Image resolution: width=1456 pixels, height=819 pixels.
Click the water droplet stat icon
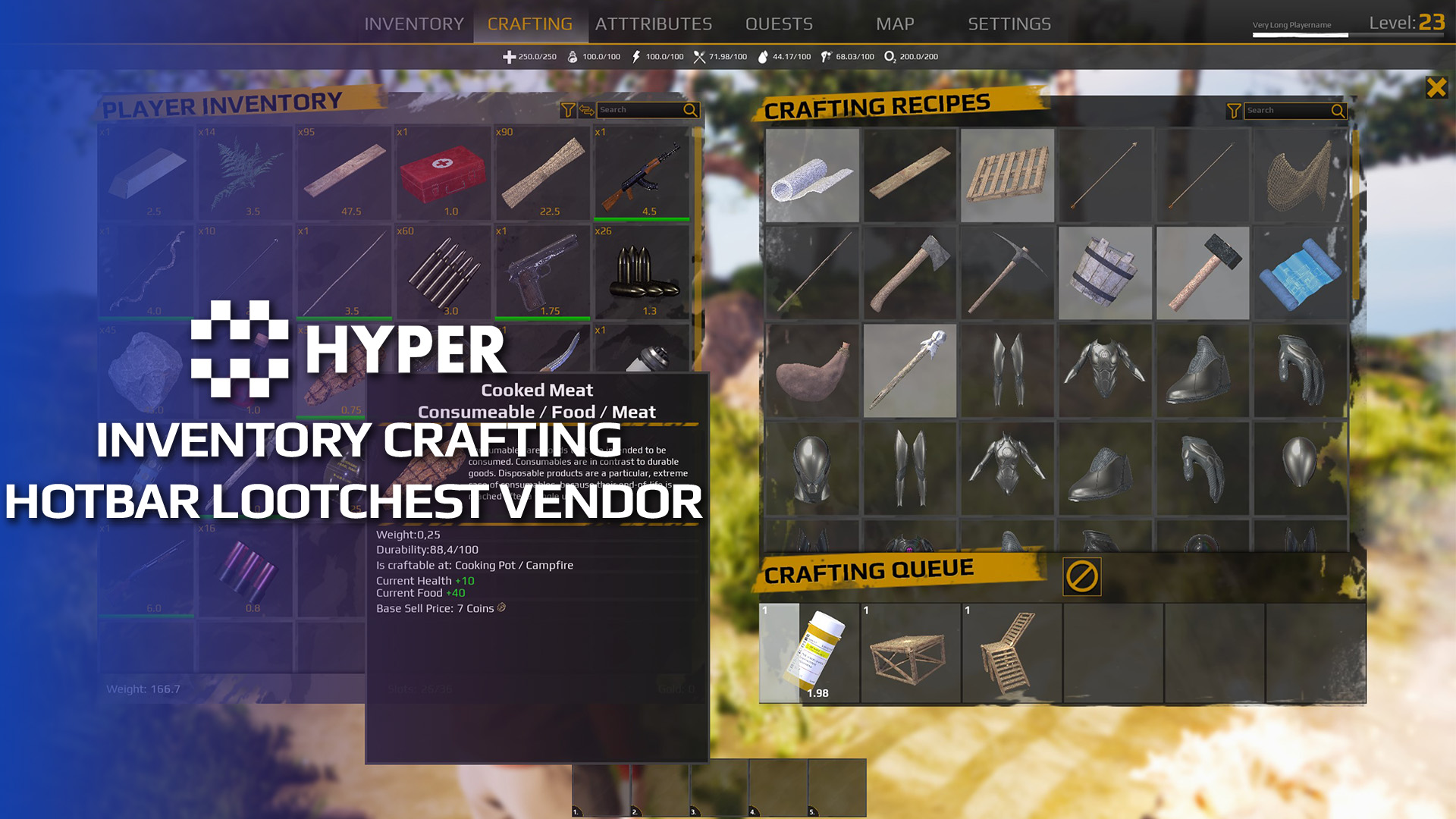click(x=764, y=56)
